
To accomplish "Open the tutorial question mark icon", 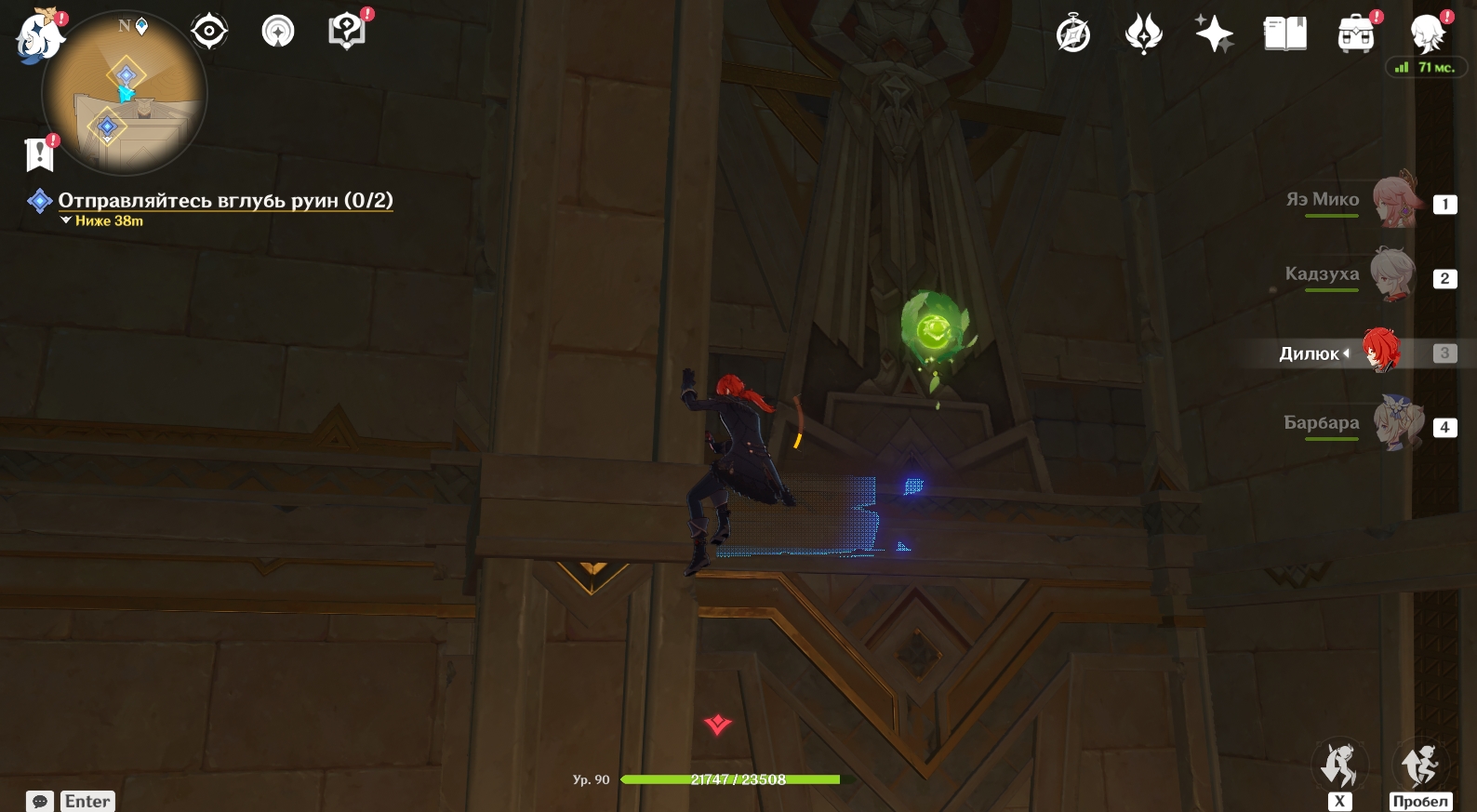I will coord(346,32).
